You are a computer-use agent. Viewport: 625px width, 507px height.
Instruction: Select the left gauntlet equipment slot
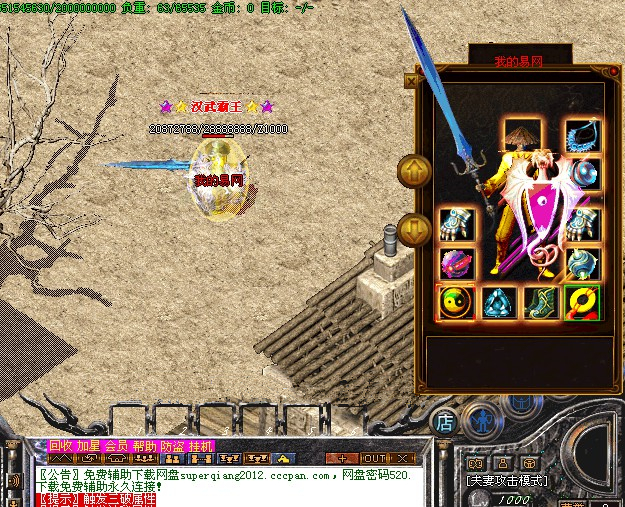coord(456,224)
